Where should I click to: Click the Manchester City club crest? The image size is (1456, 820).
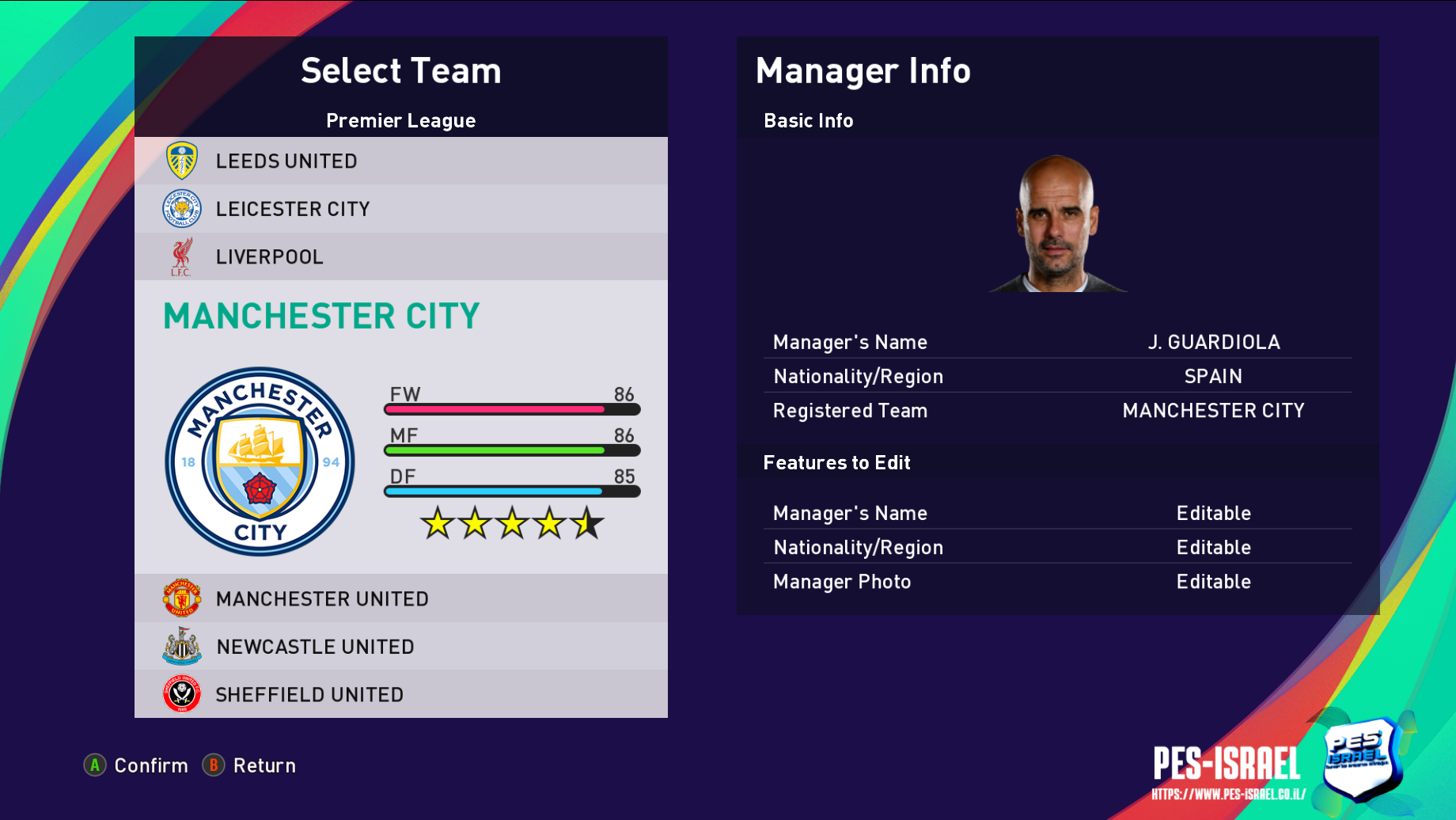point(260,461)
